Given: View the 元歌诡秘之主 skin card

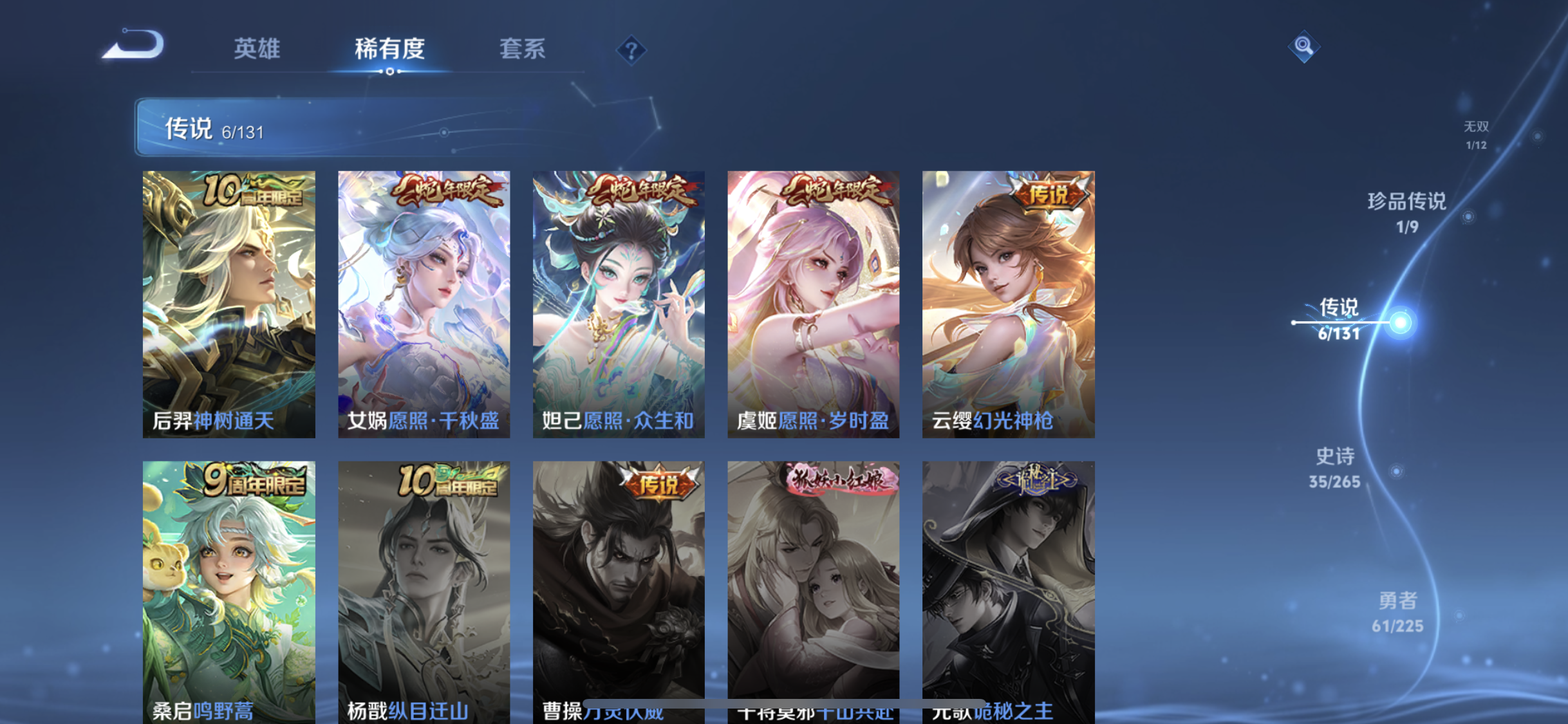Looking at the screenshot, I should click(x=1007, y=586).
